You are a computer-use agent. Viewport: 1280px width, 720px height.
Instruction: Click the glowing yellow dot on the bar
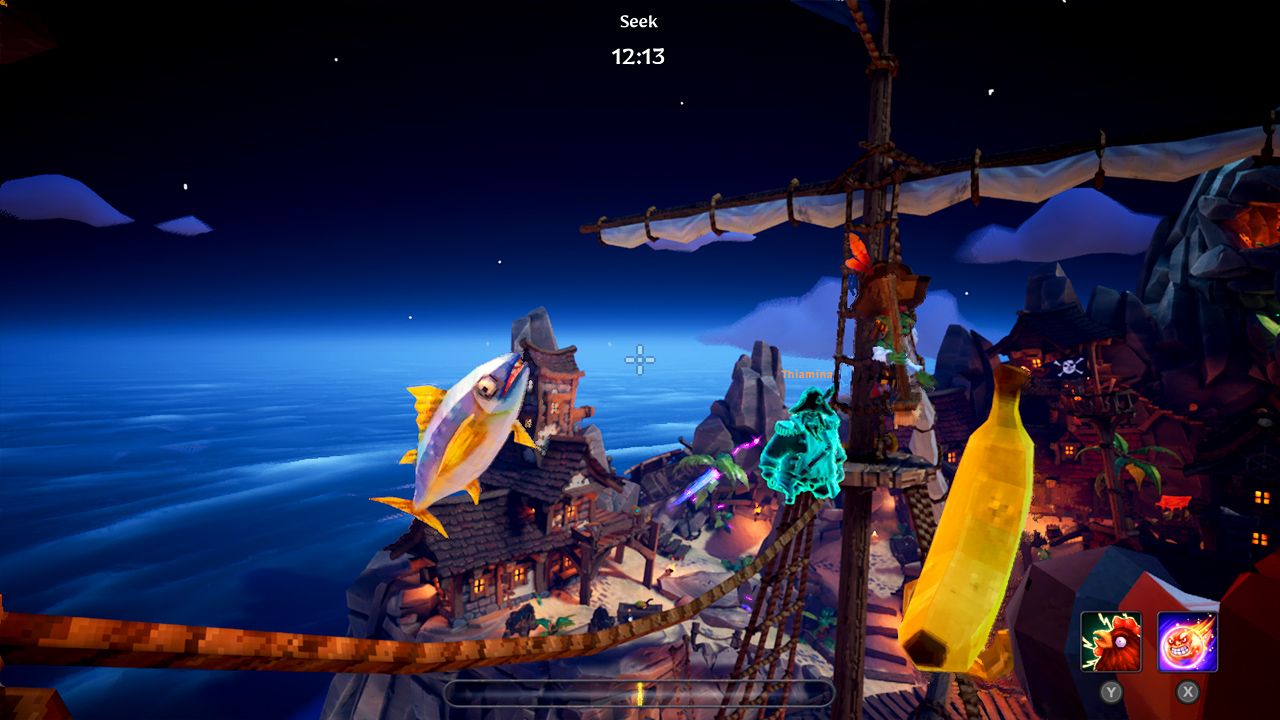pos(639,692)
